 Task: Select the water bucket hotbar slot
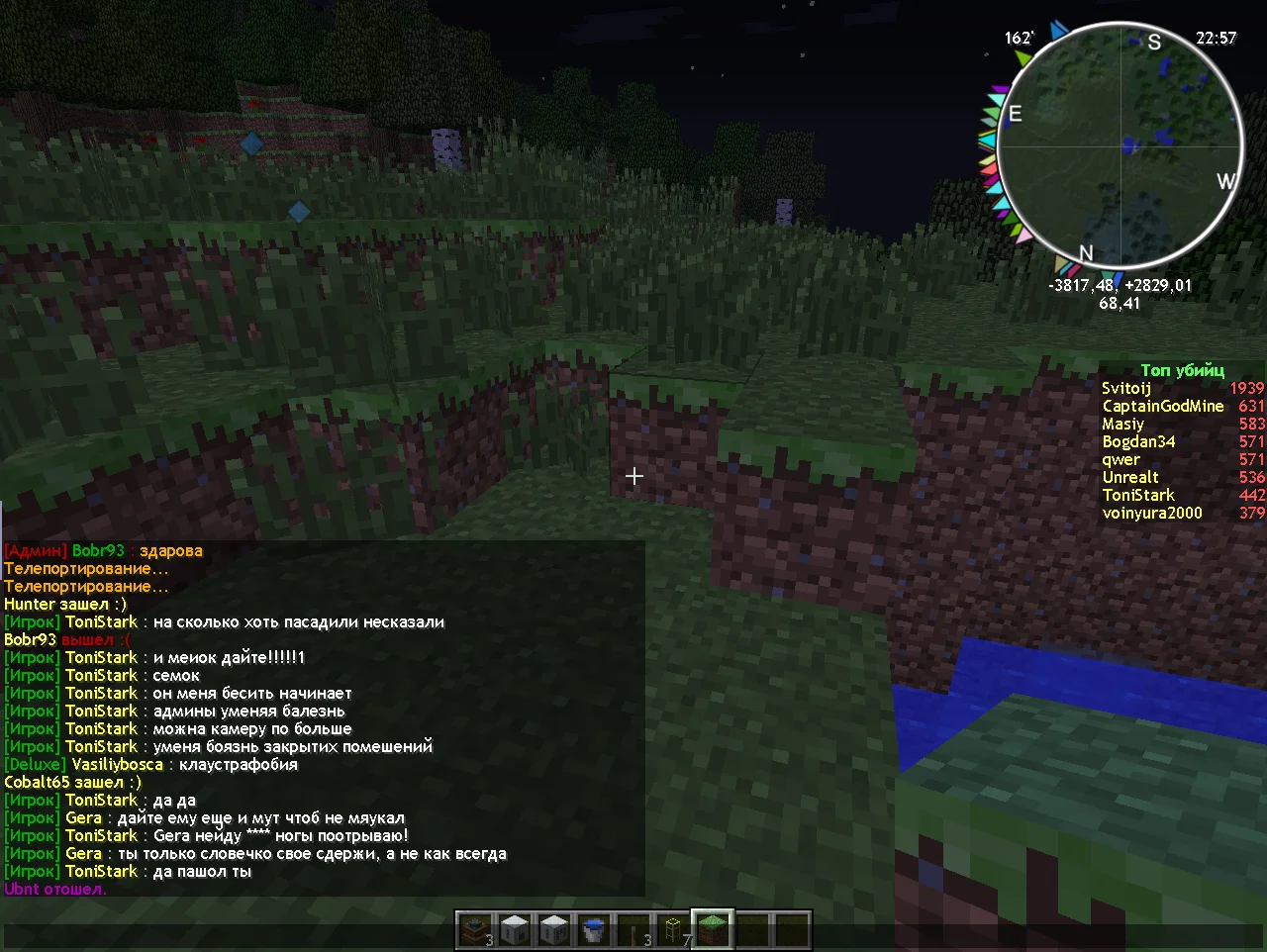[594, 930]
